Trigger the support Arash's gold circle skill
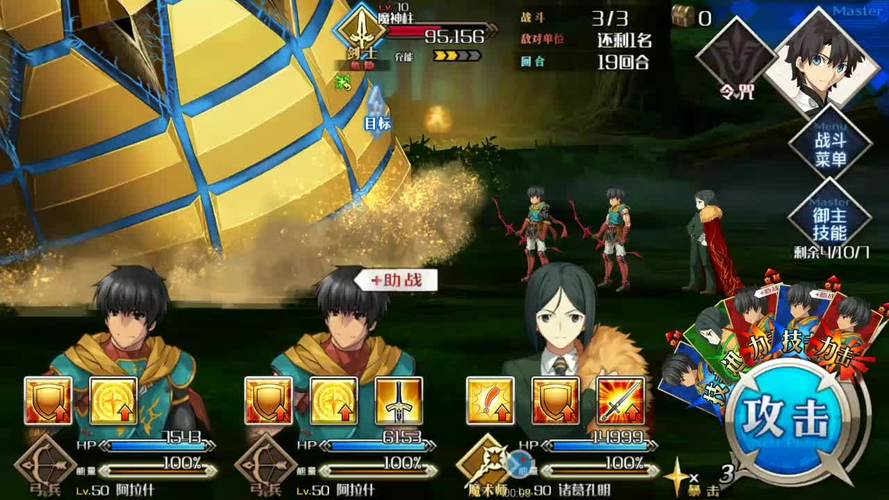889x500 pixels. pyautogui.click(x=334, y=401)
